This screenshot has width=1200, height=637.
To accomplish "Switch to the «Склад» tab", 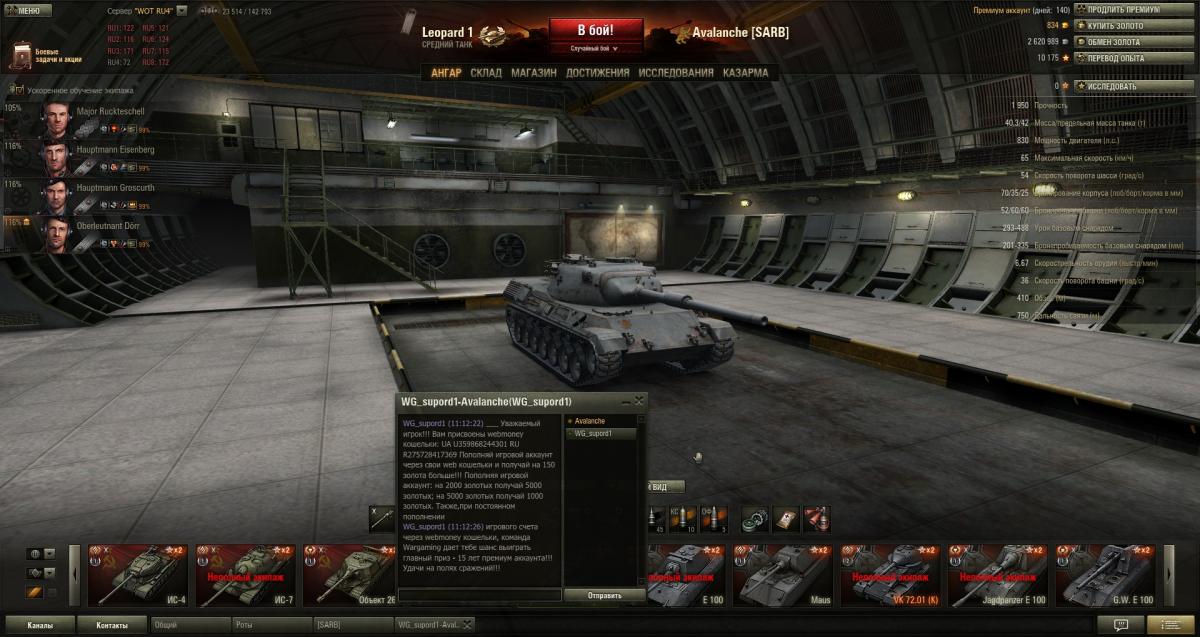I will (x=486, y=73).
